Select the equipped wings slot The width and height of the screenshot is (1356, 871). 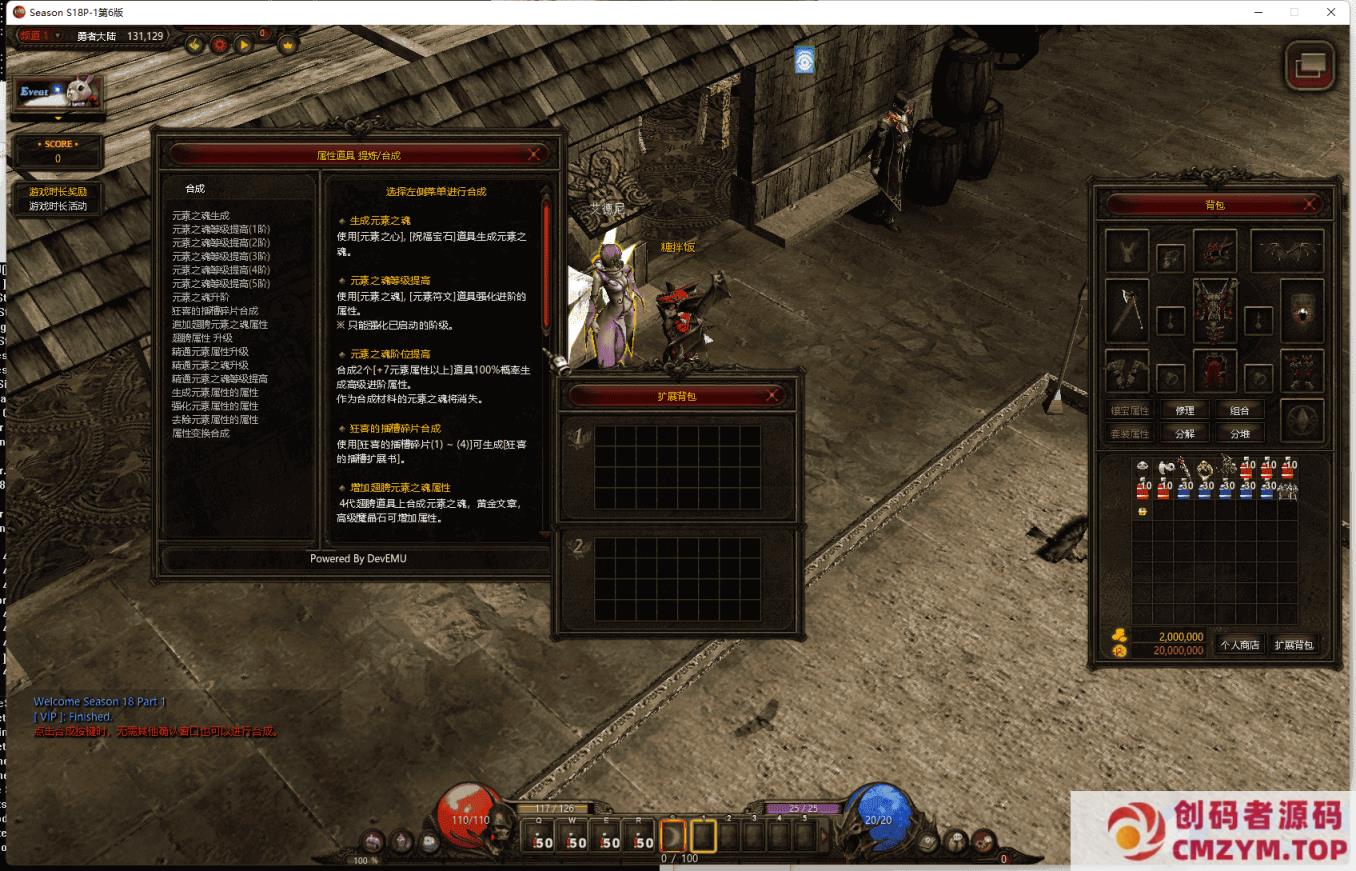tap(1287, 251)
